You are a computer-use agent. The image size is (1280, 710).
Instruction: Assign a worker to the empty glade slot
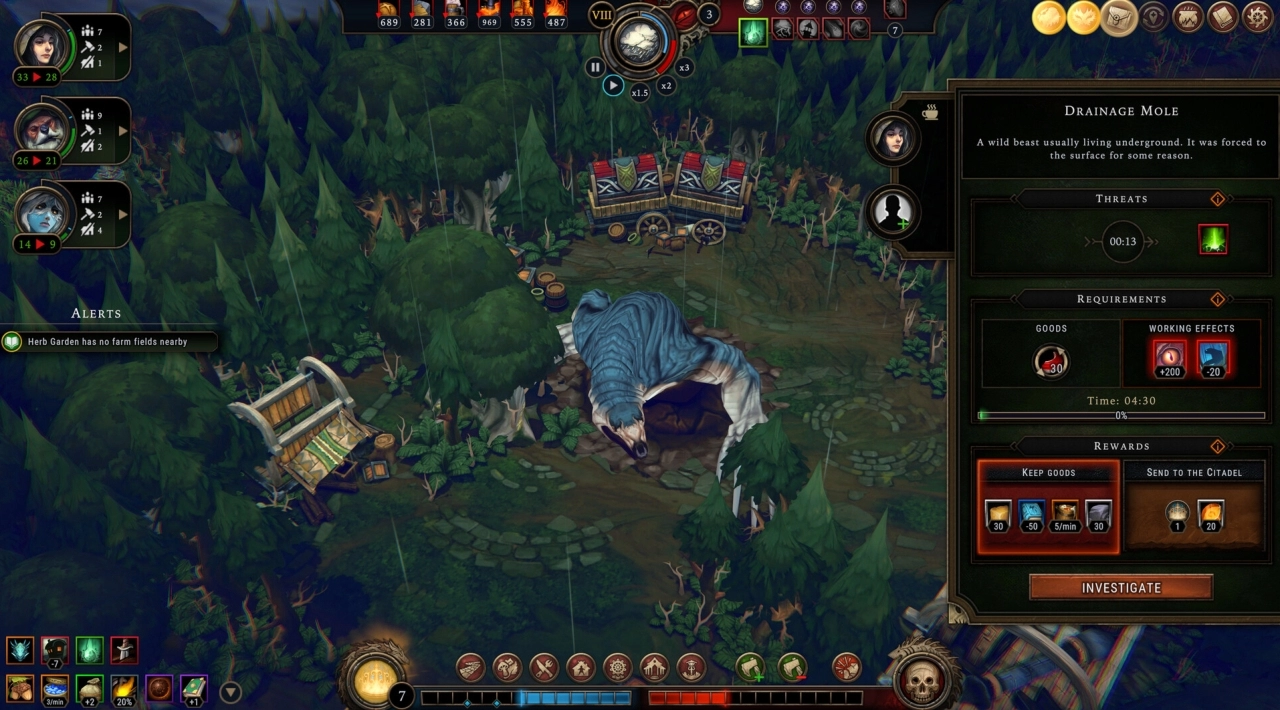pos(892,211)
